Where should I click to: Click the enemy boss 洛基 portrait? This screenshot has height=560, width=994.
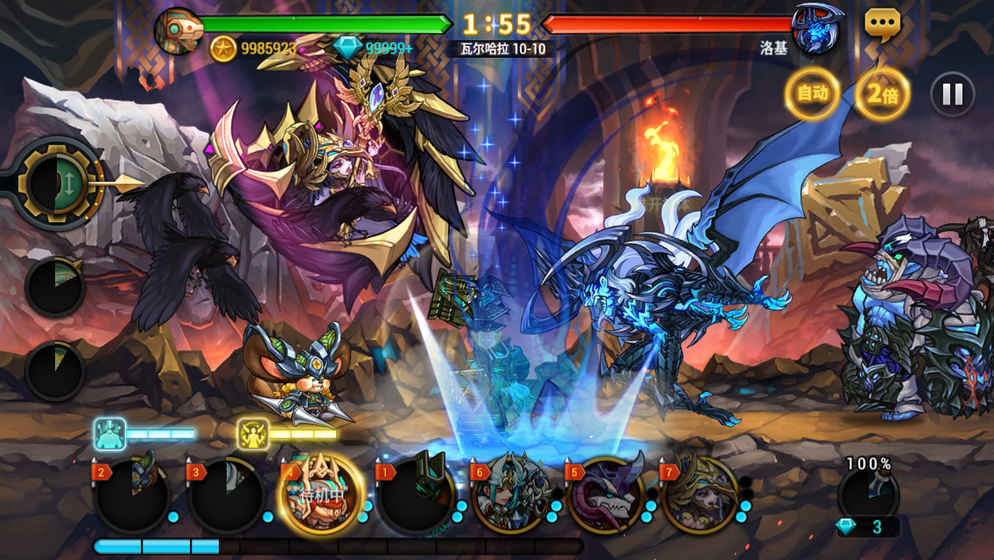coord(815,29)
